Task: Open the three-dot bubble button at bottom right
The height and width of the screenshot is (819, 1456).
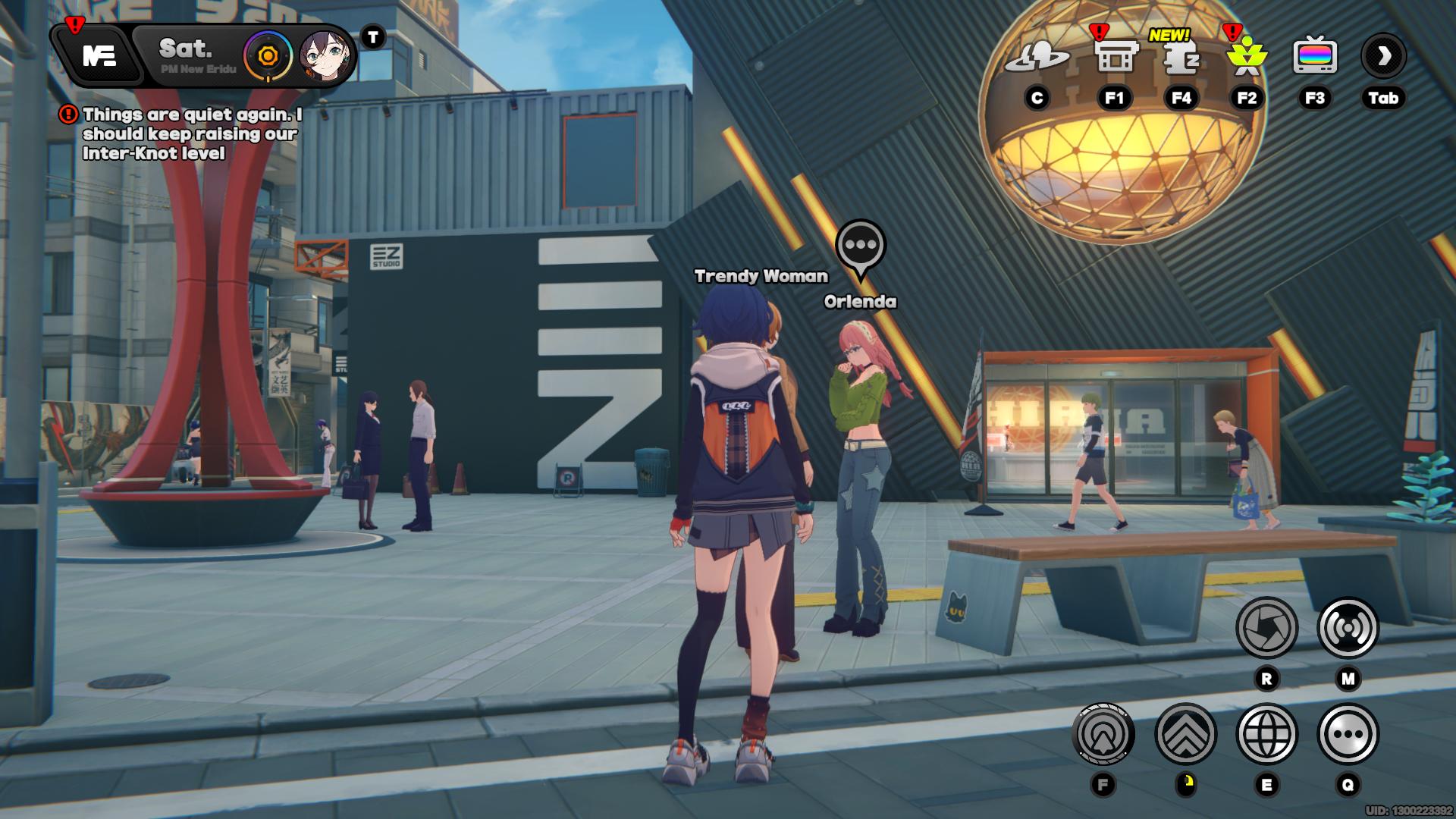Action: 1348,734
